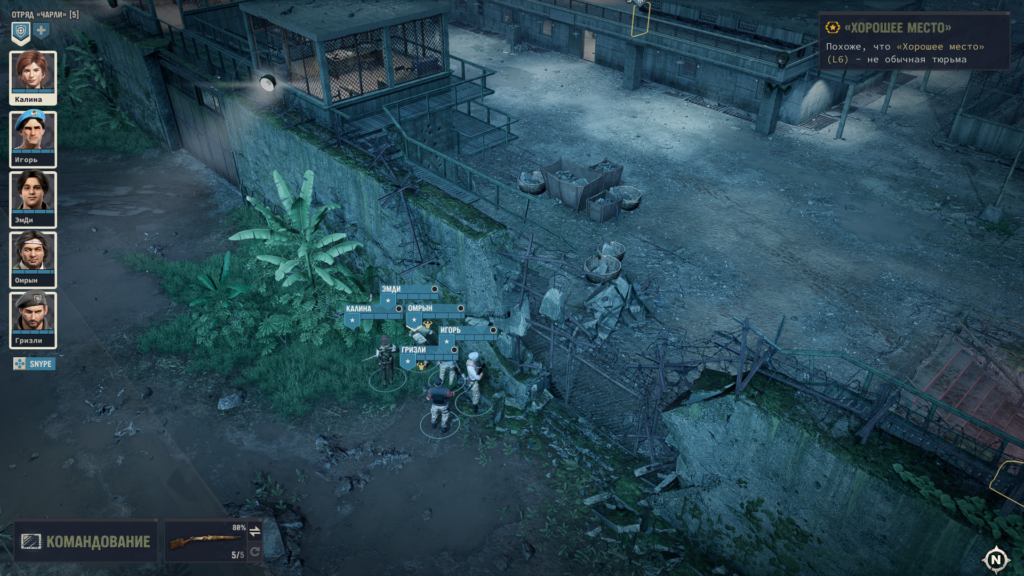Select the ЭМДИ unit name tag
The height and width of the screenshot is (576, 1024).
395,289
